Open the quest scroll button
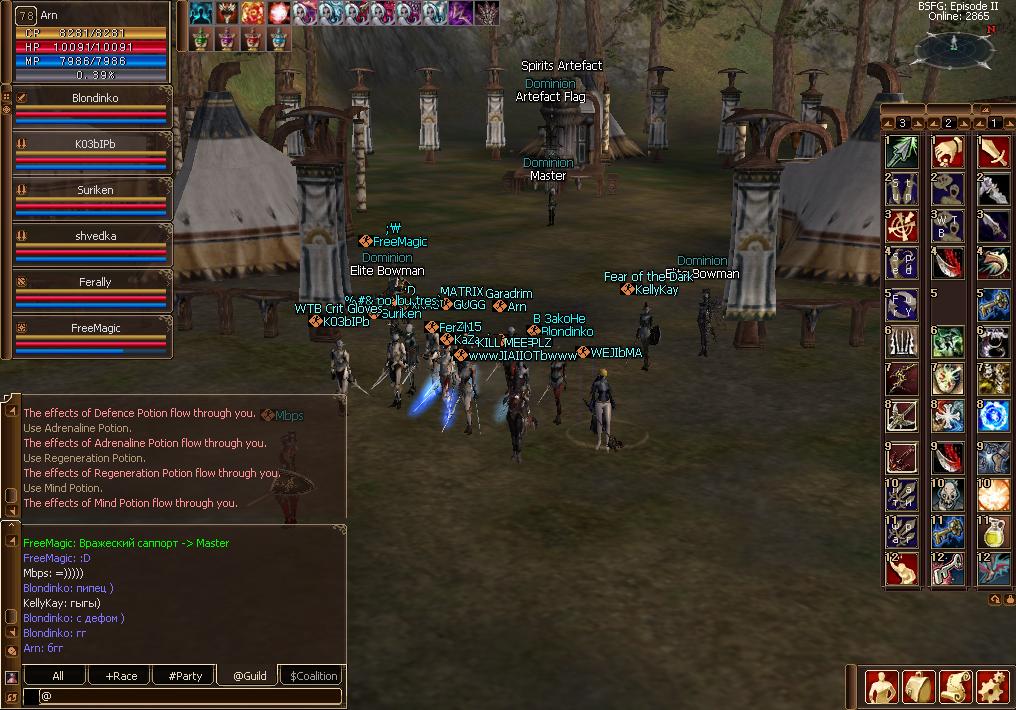Viewport: 1016px width, 710px height. pos(955,687)
